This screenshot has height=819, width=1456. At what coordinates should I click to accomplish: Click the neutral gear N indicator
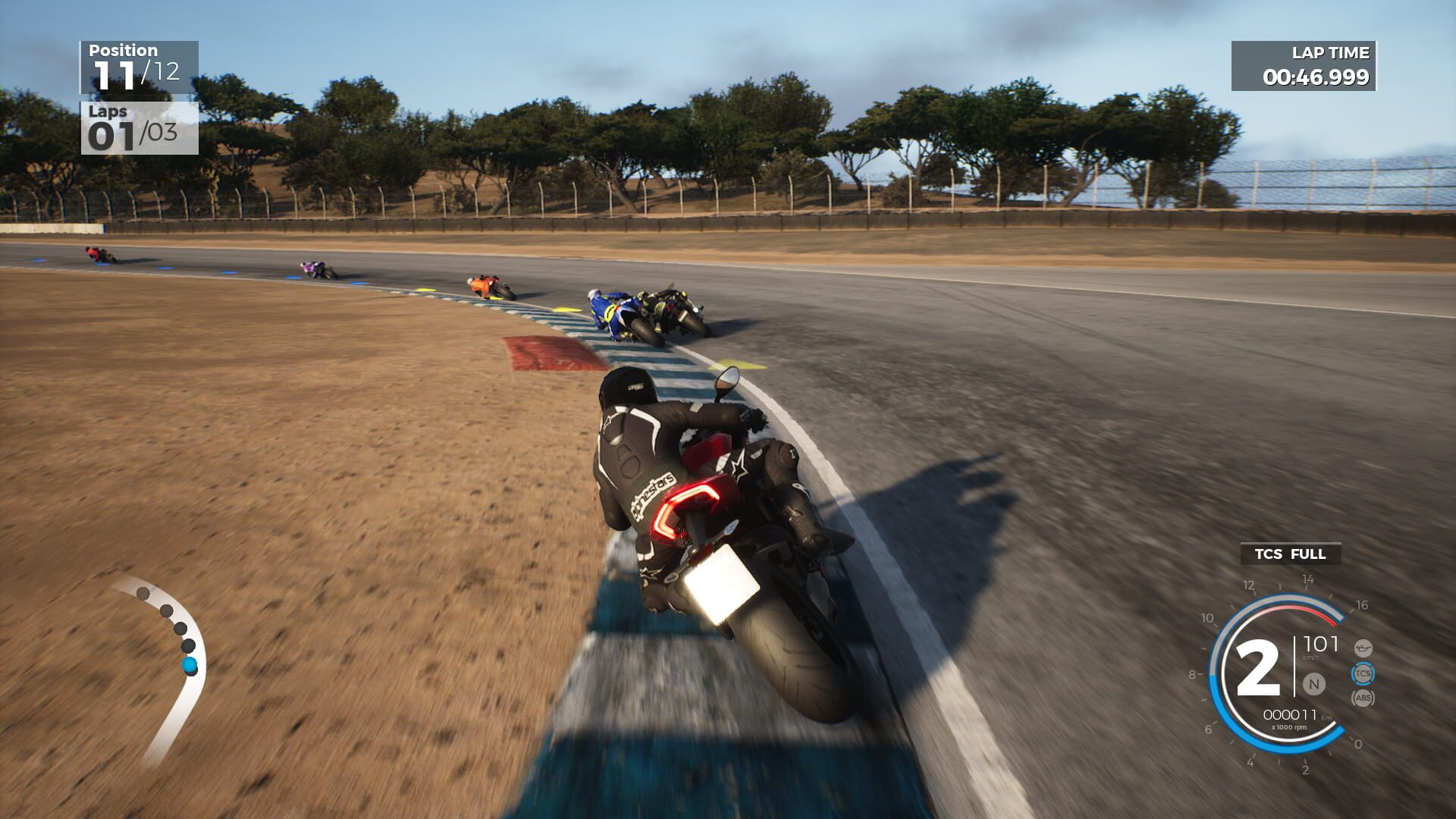[1313, 683]
